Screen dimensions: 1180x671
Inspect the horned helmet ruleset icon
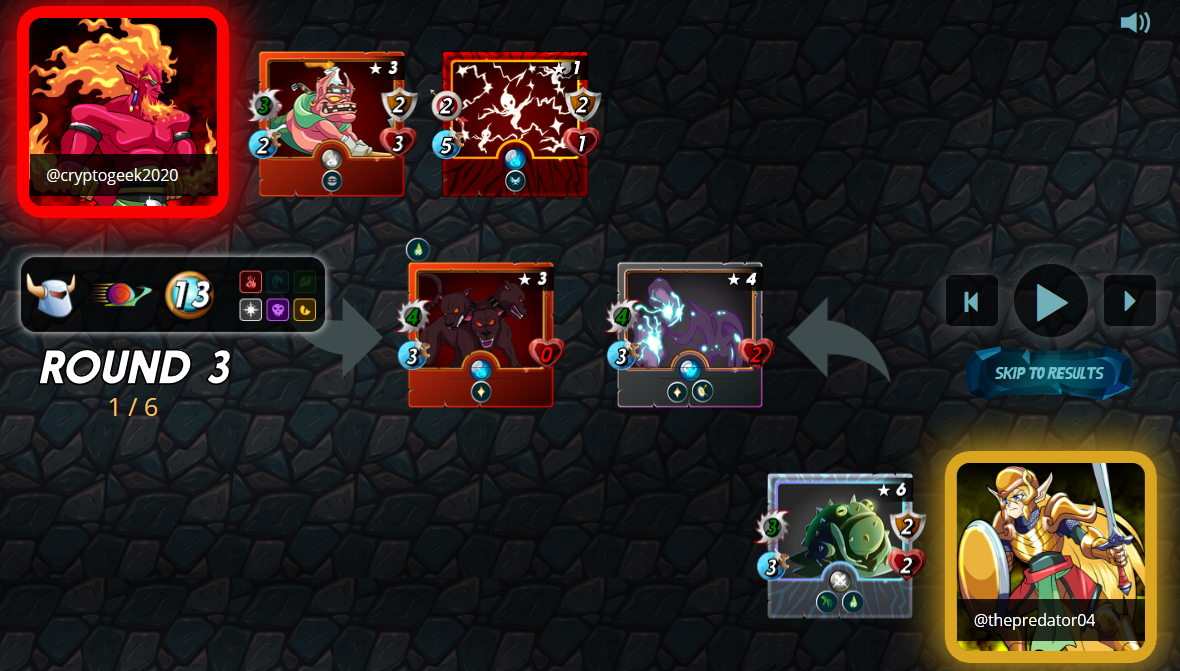pyautogui.click(x=51, y=295)
